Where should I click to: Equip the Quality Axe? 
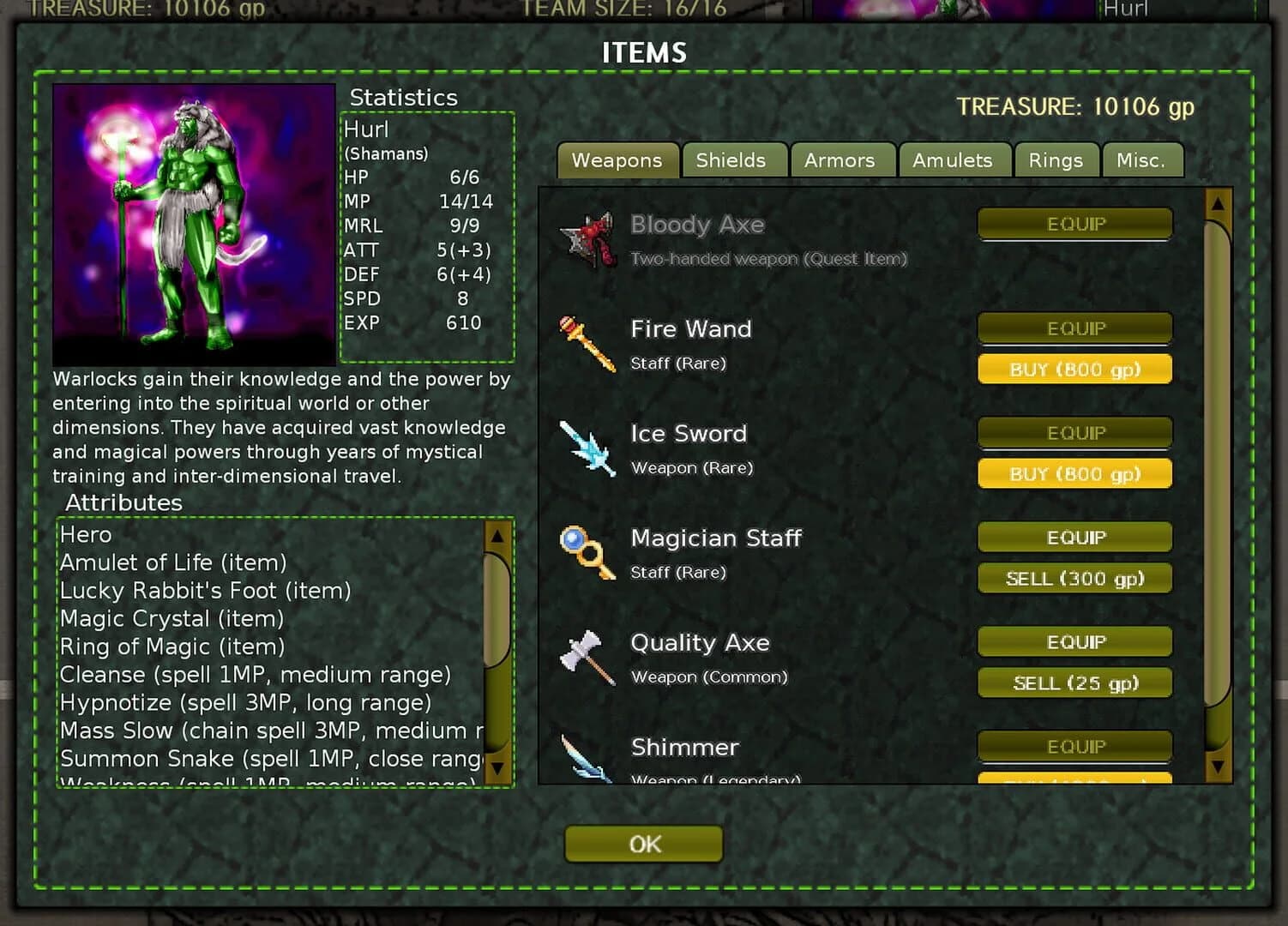pos(1074,641)
